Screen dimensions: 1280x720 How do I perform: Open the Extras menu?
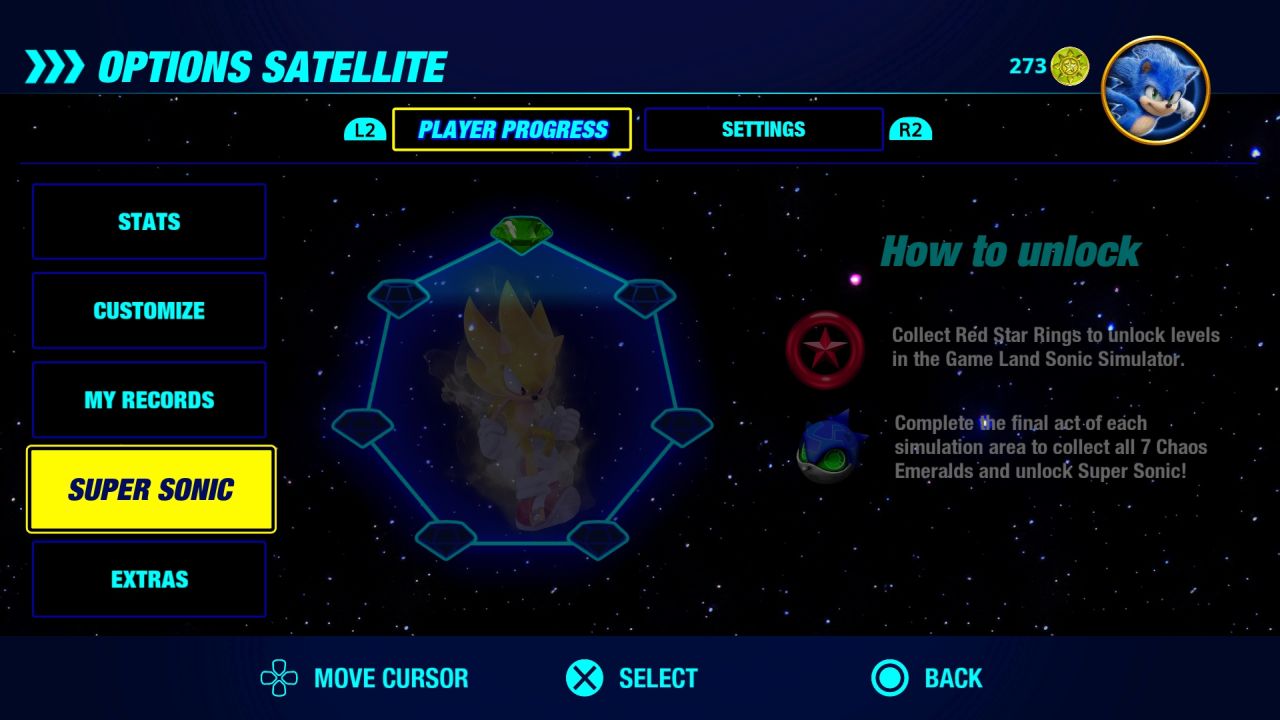pyautogui.click(x=149, y=578)
